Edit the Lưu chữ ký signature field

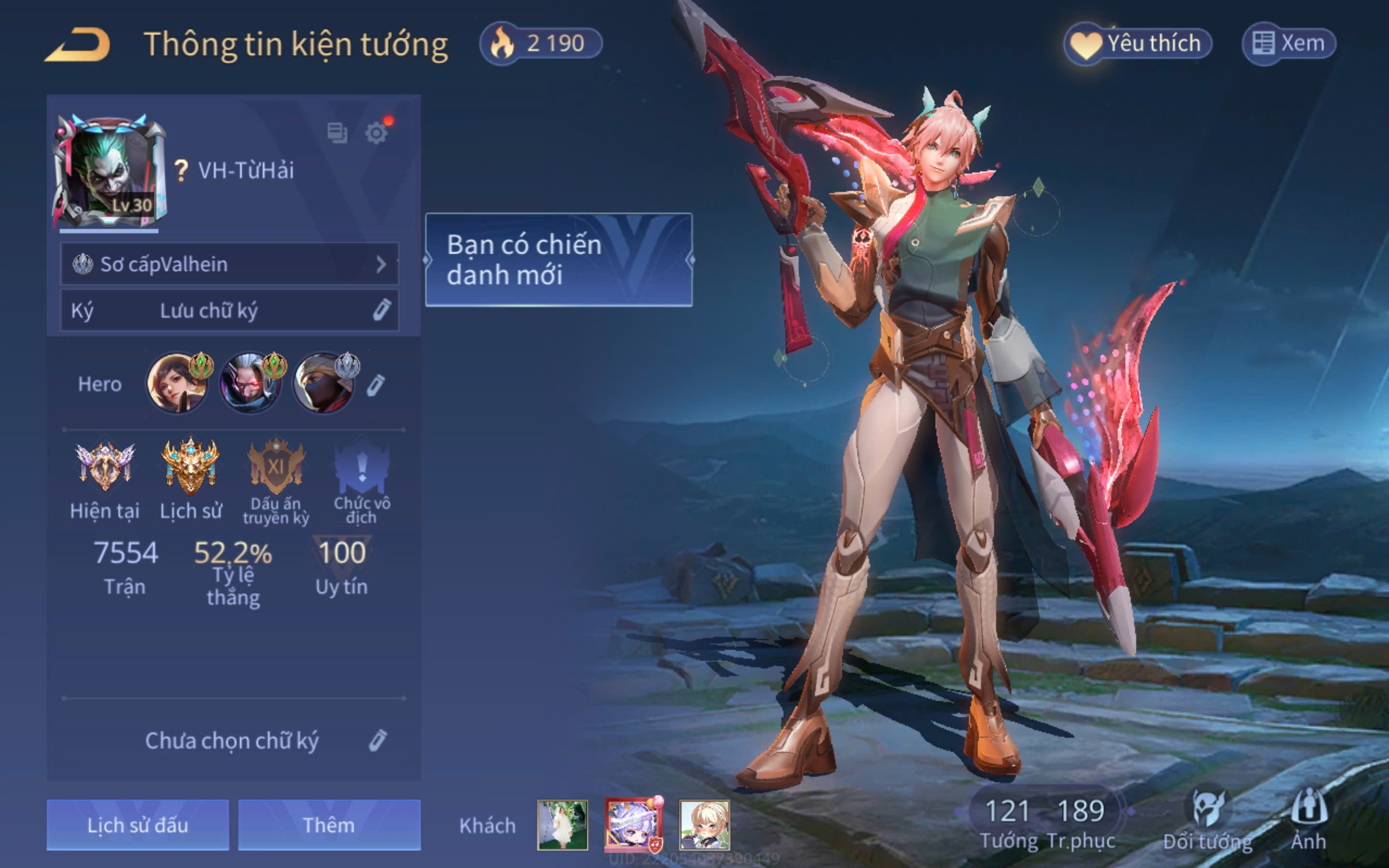tap(230, 311)
